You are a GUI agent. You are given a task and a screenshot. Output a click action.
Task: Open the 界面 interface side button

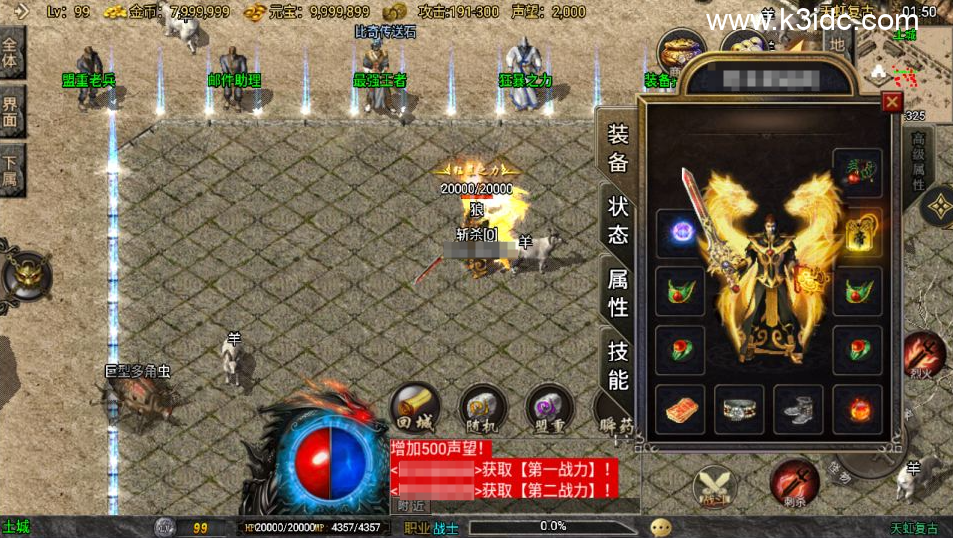point(11,111)
